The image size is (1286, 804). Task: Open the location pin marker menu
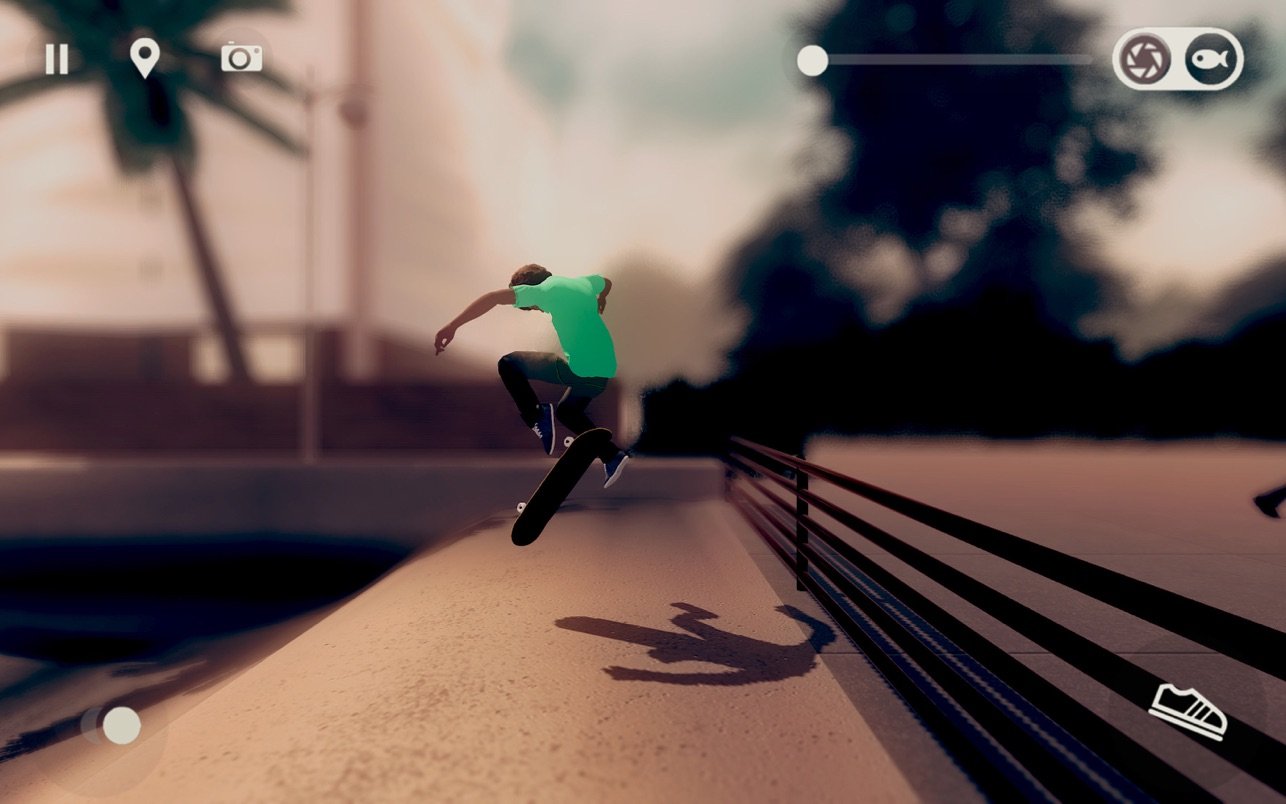[145, 58]
